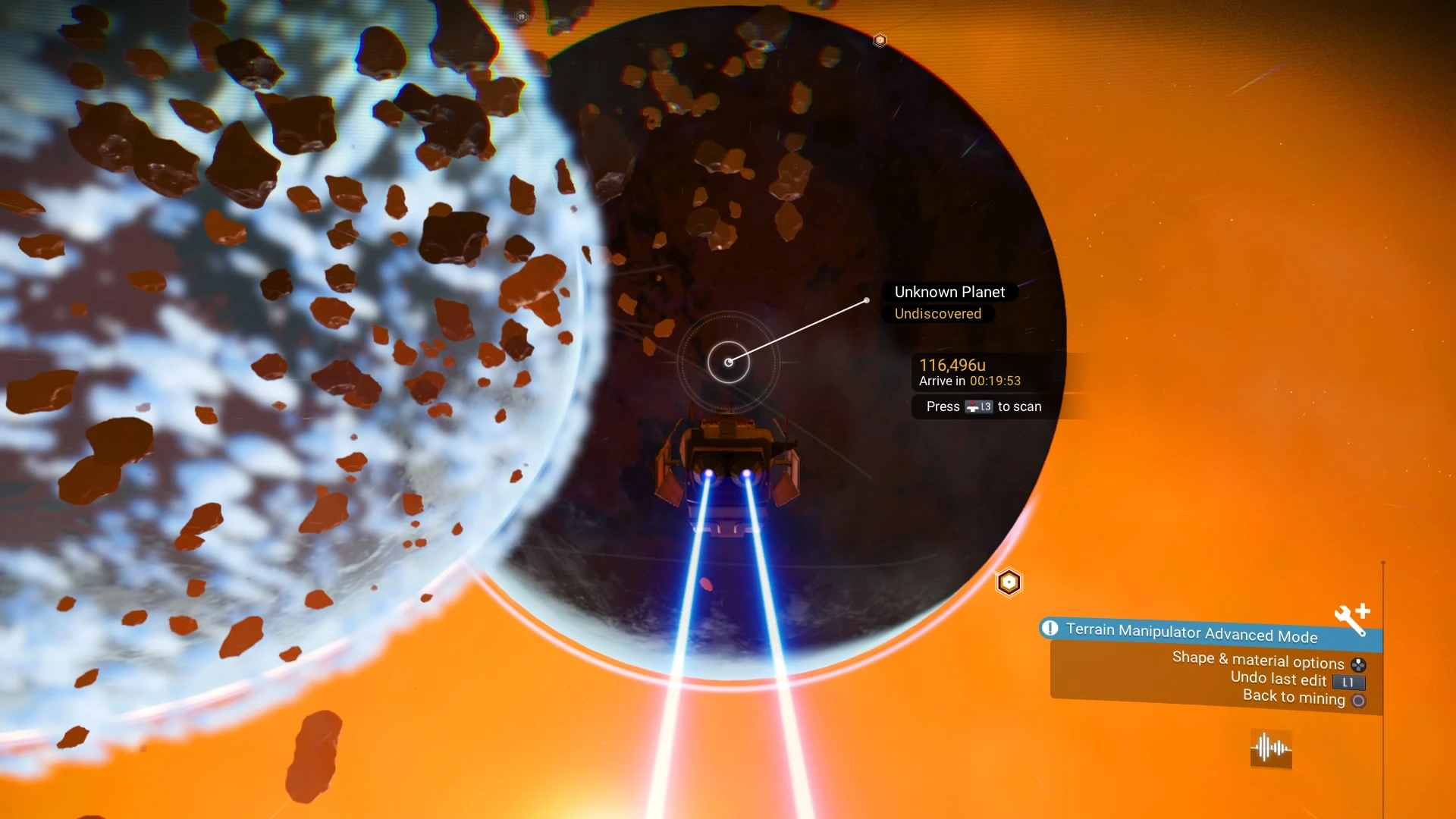Click the 116,496u distance readout

[952, 365]
